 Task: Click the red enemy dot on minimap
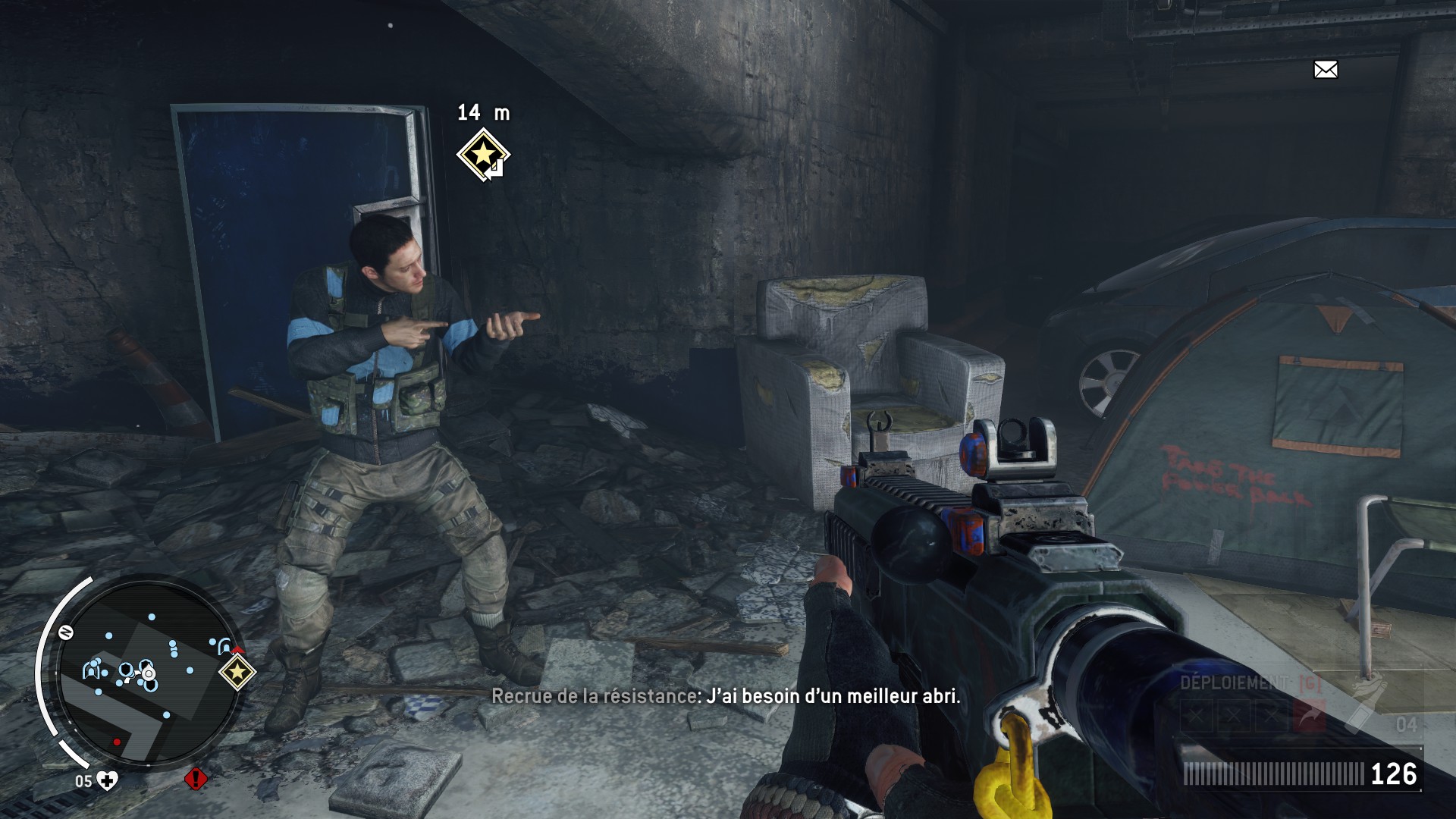(116, 742)
